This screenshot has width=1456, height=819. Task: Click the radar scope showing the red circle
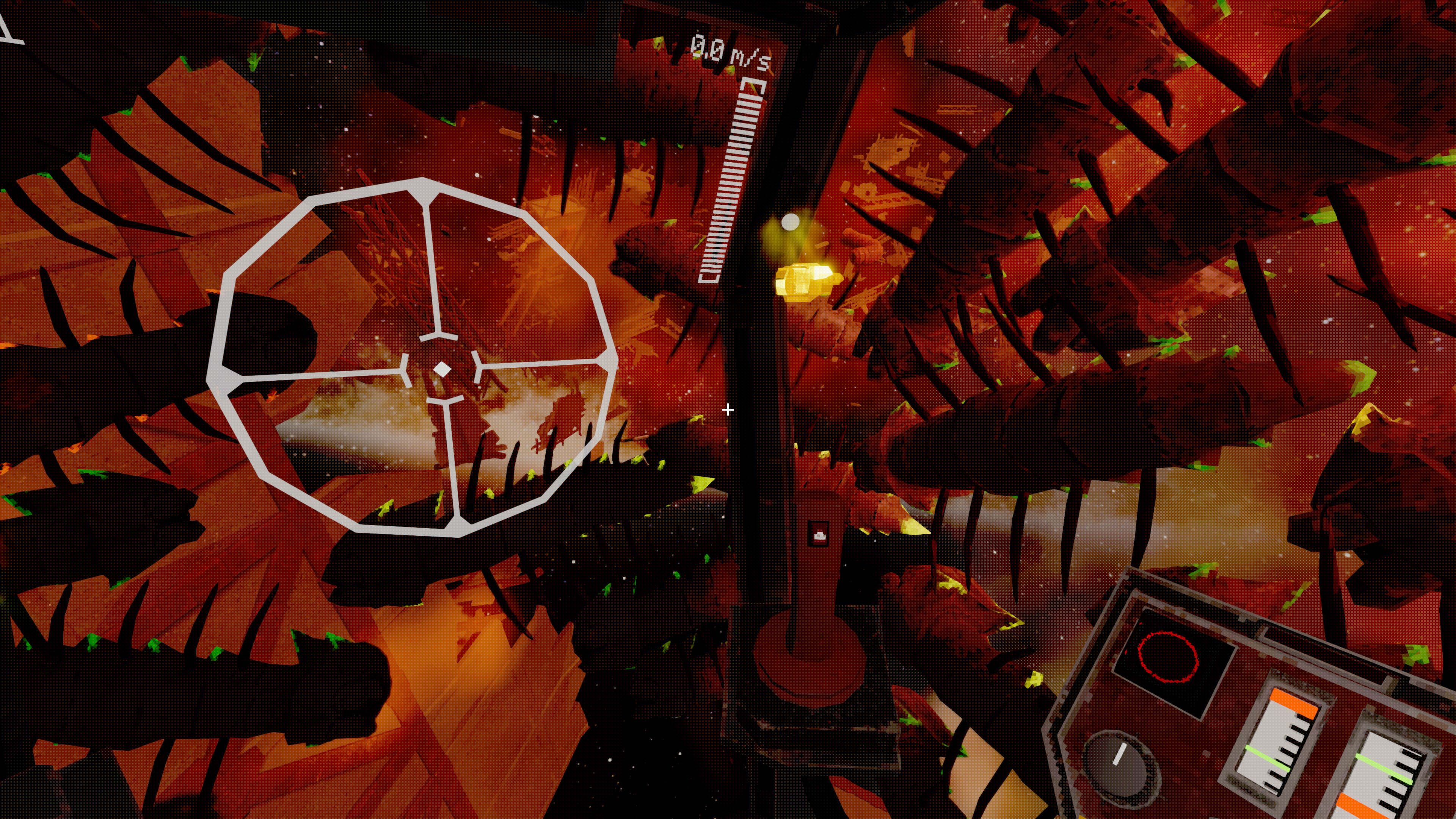[x=1169, y=657]
